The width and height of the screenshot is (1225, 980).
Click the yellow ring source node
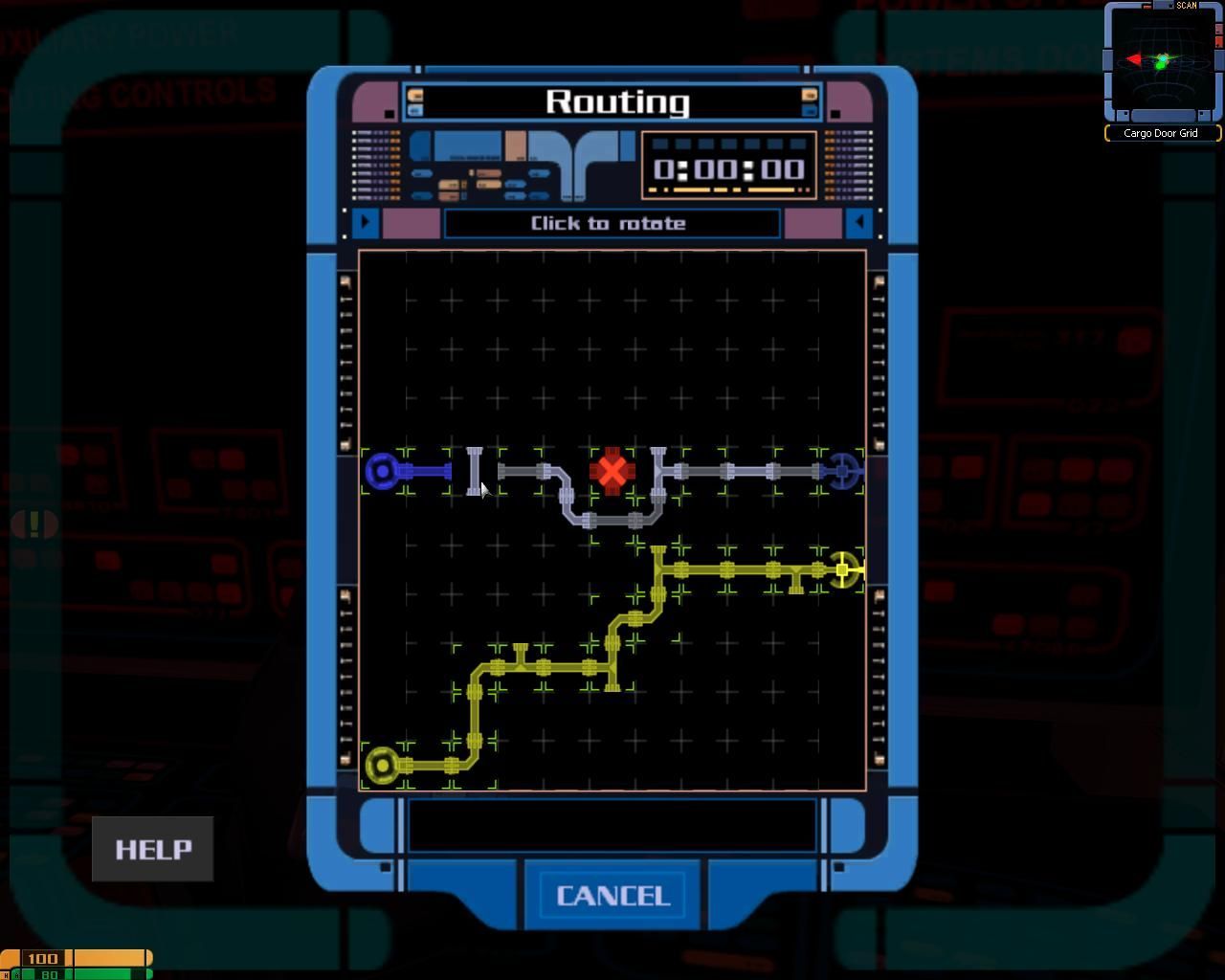tap(383, 765)
